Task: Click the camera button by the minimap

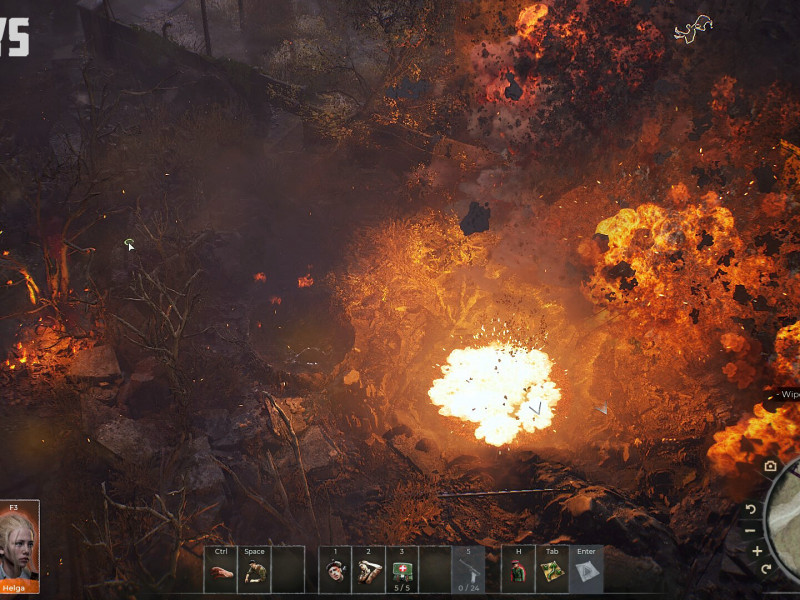Action: [x=770, y=466]
